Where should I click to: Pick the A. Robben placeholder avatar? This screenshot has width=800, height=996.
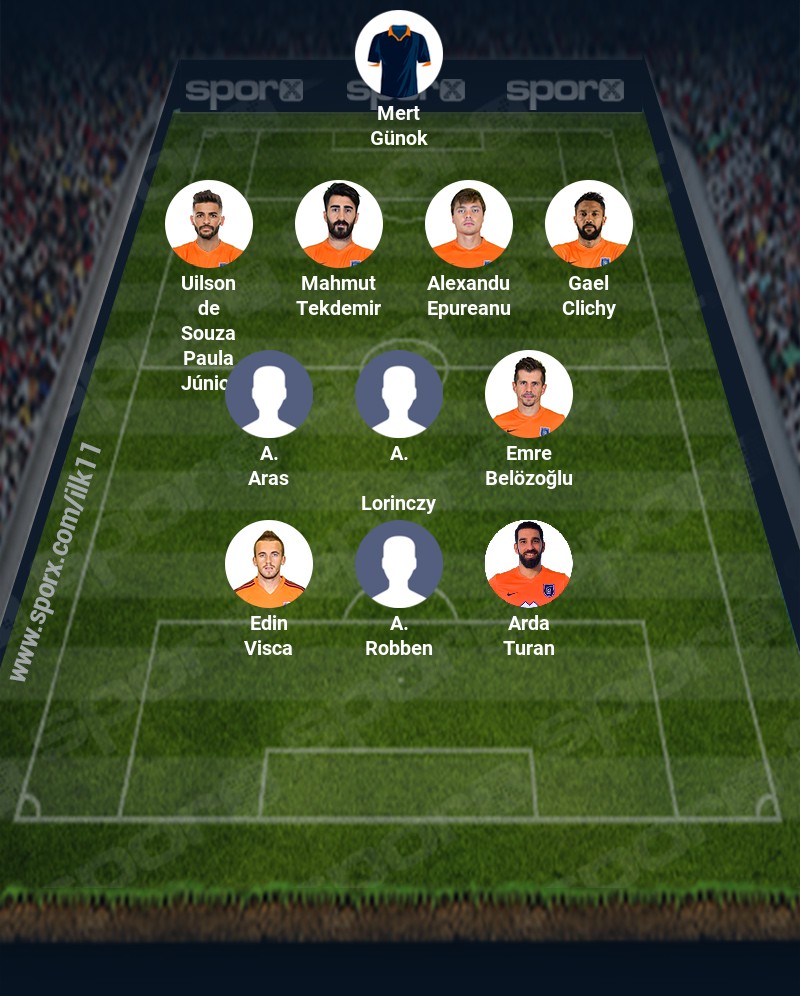click(399, 564)
